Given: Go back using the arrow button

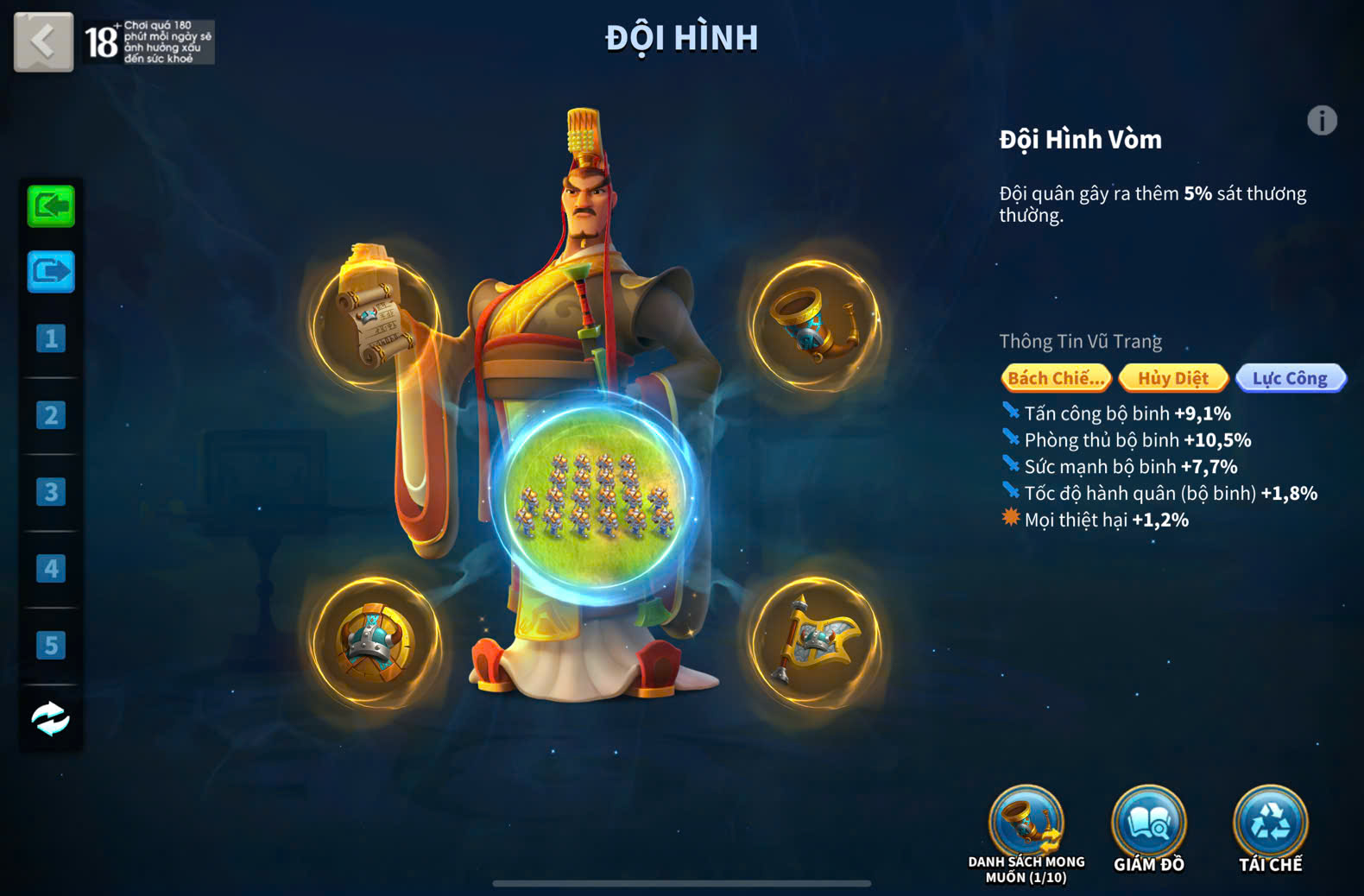Looking at the screenshot, I should (x=43, y=41).
